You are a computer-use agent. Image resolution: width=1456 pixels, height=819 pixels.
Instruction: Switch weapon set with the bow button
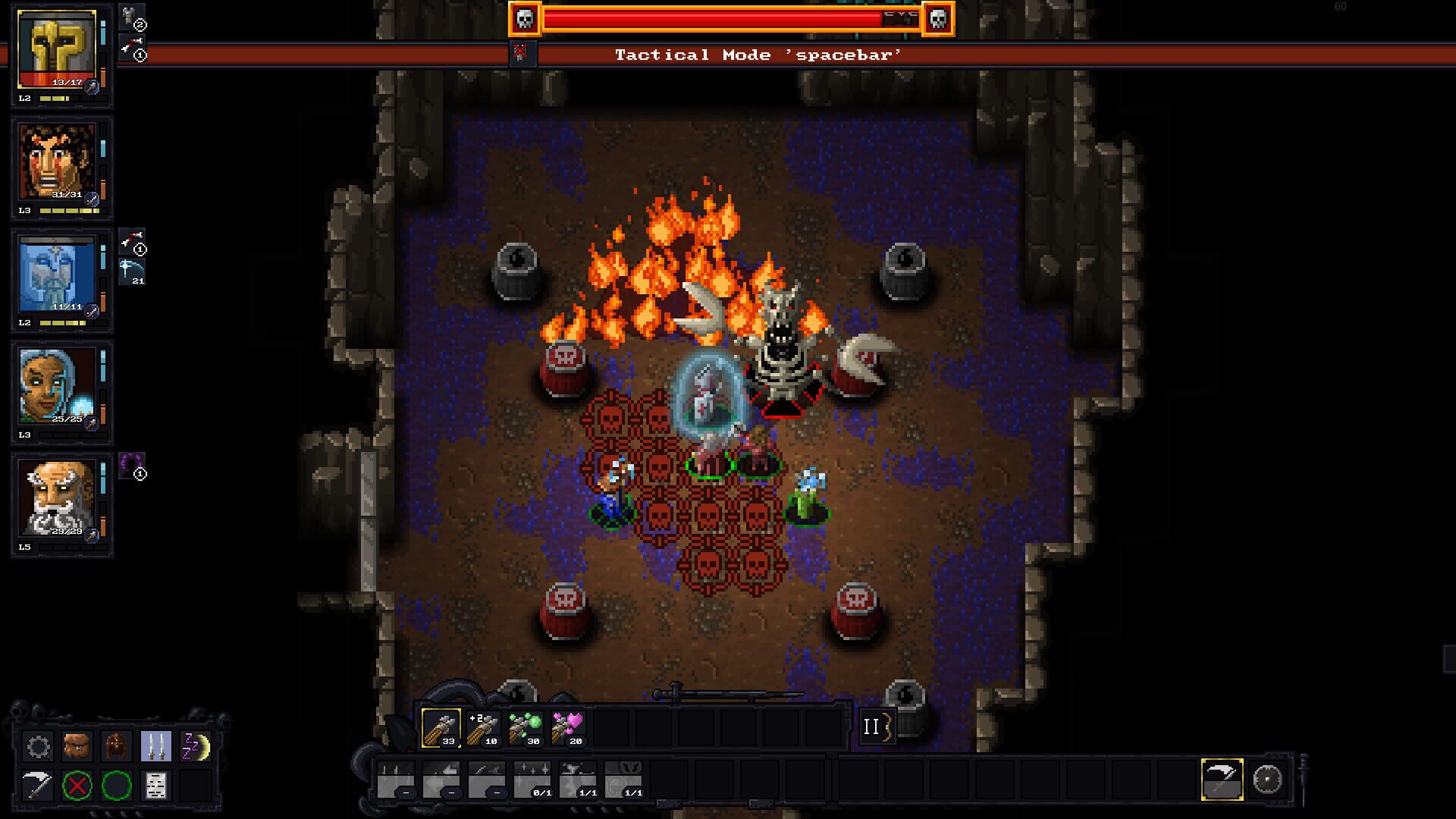[877, 726]
